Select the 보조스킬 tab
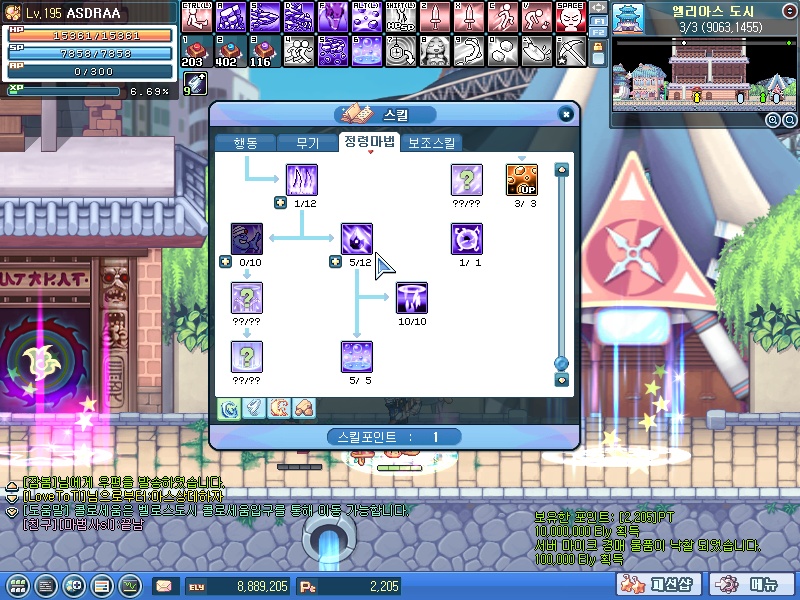 pos(432,142)
